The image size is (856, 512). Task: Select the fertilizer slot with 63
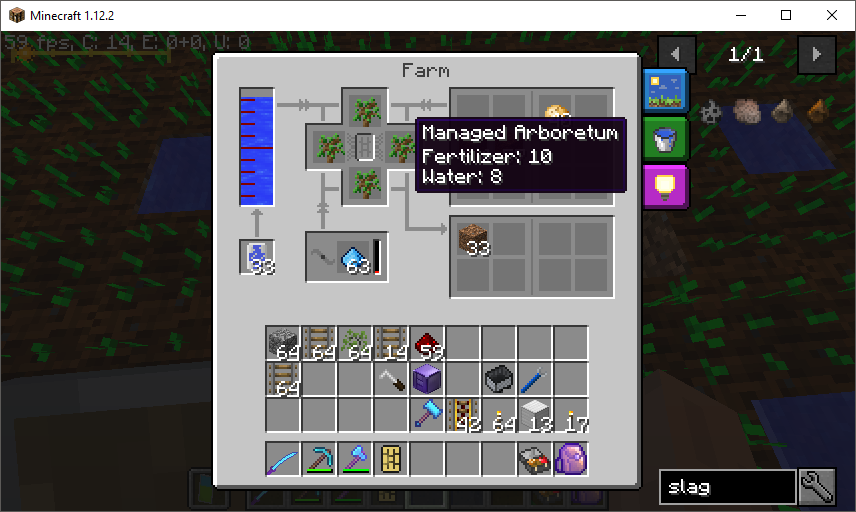356,258
